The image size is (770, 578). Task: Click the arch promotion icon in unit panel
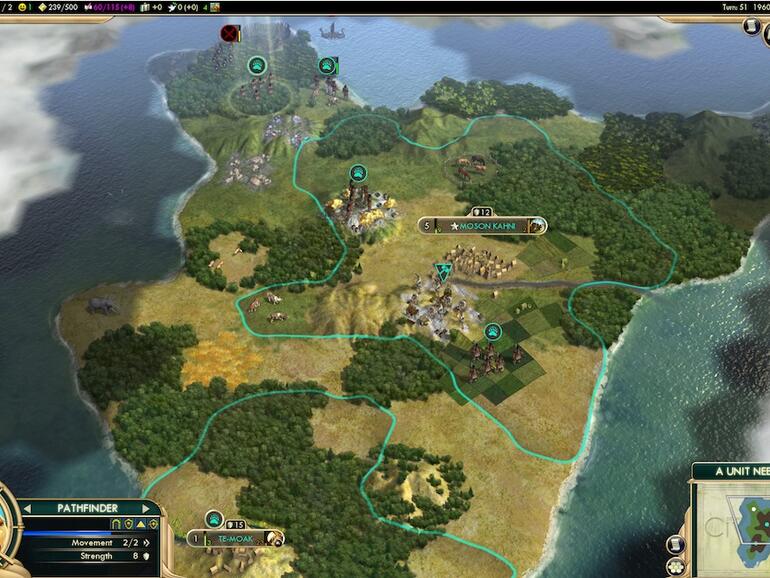[x=115, y=524]
